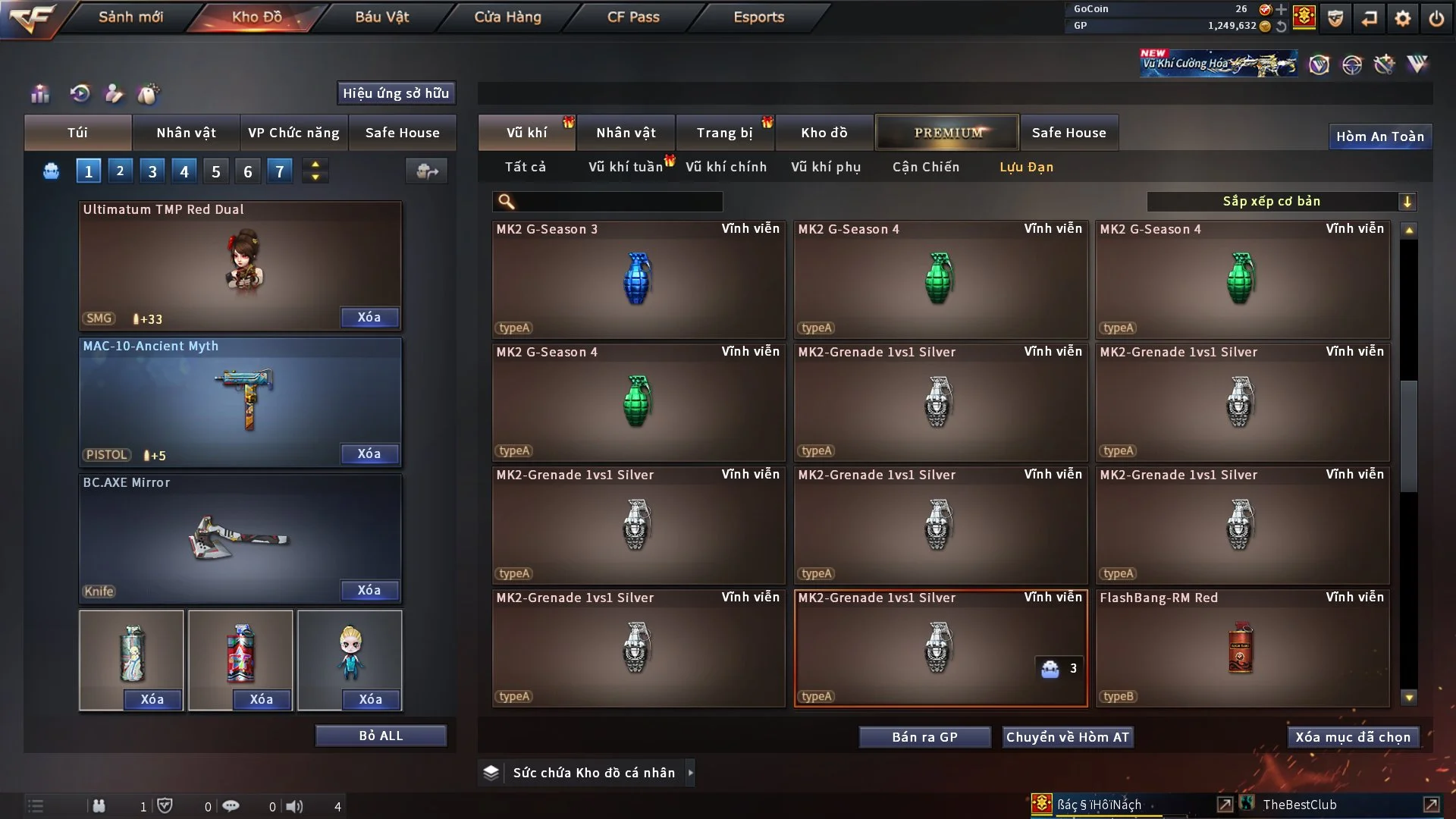Viewport: 1456px width, 819px height.
Task: Open the replay history icon
Action: click(79, 94)
